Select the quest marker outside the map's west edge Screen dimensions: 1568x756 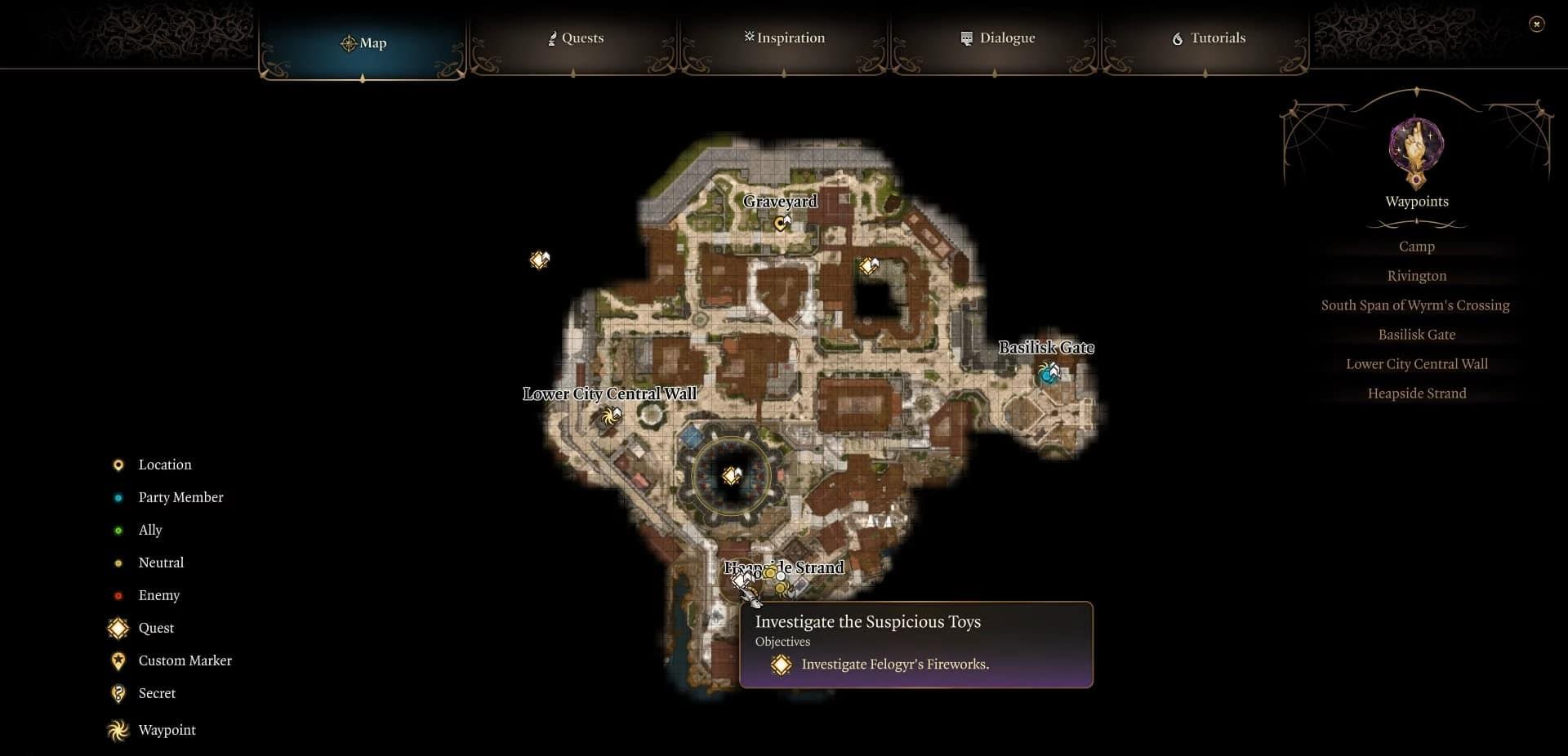(x=539, y=260)
